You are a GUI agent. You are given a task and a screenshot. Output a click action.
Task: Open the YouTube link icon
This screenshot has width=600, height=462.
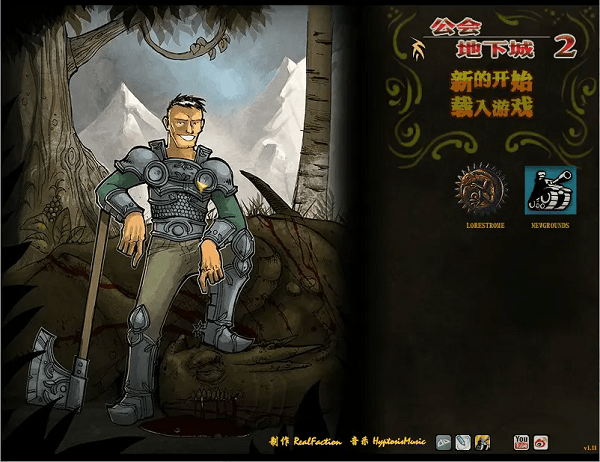[521, 441]
